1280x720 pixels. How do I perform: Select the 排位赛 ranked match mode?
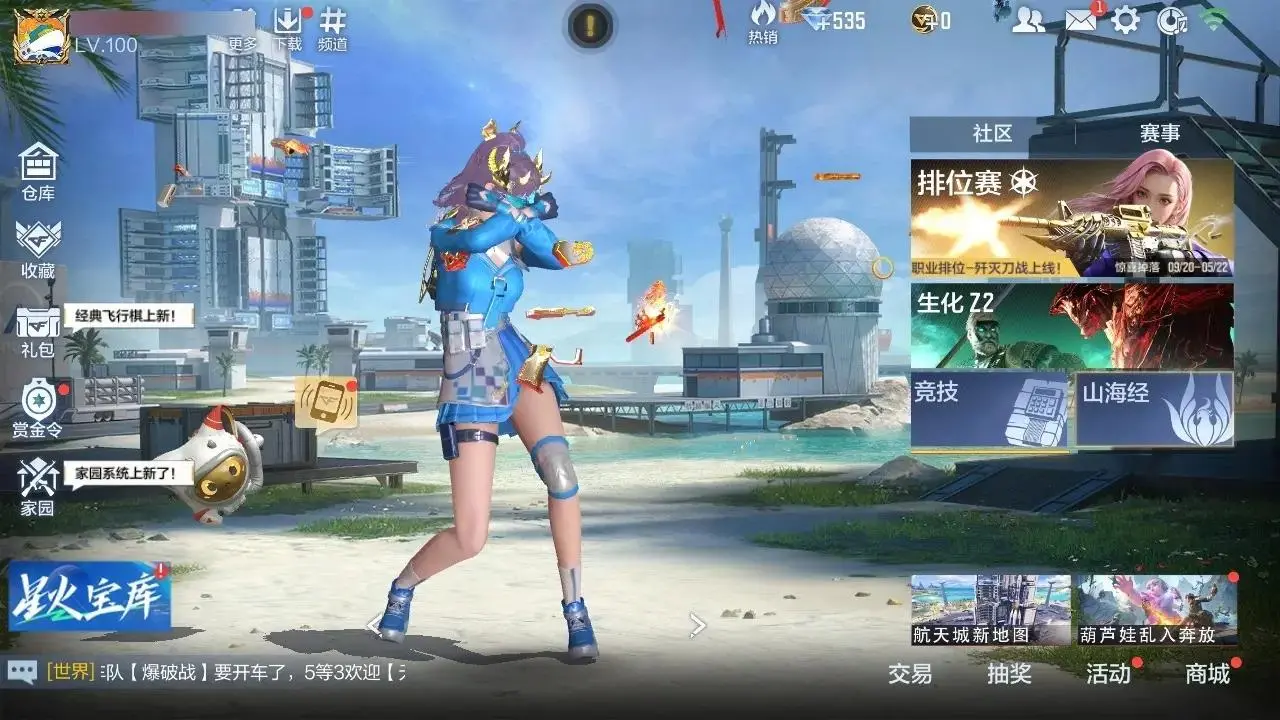1071,218
